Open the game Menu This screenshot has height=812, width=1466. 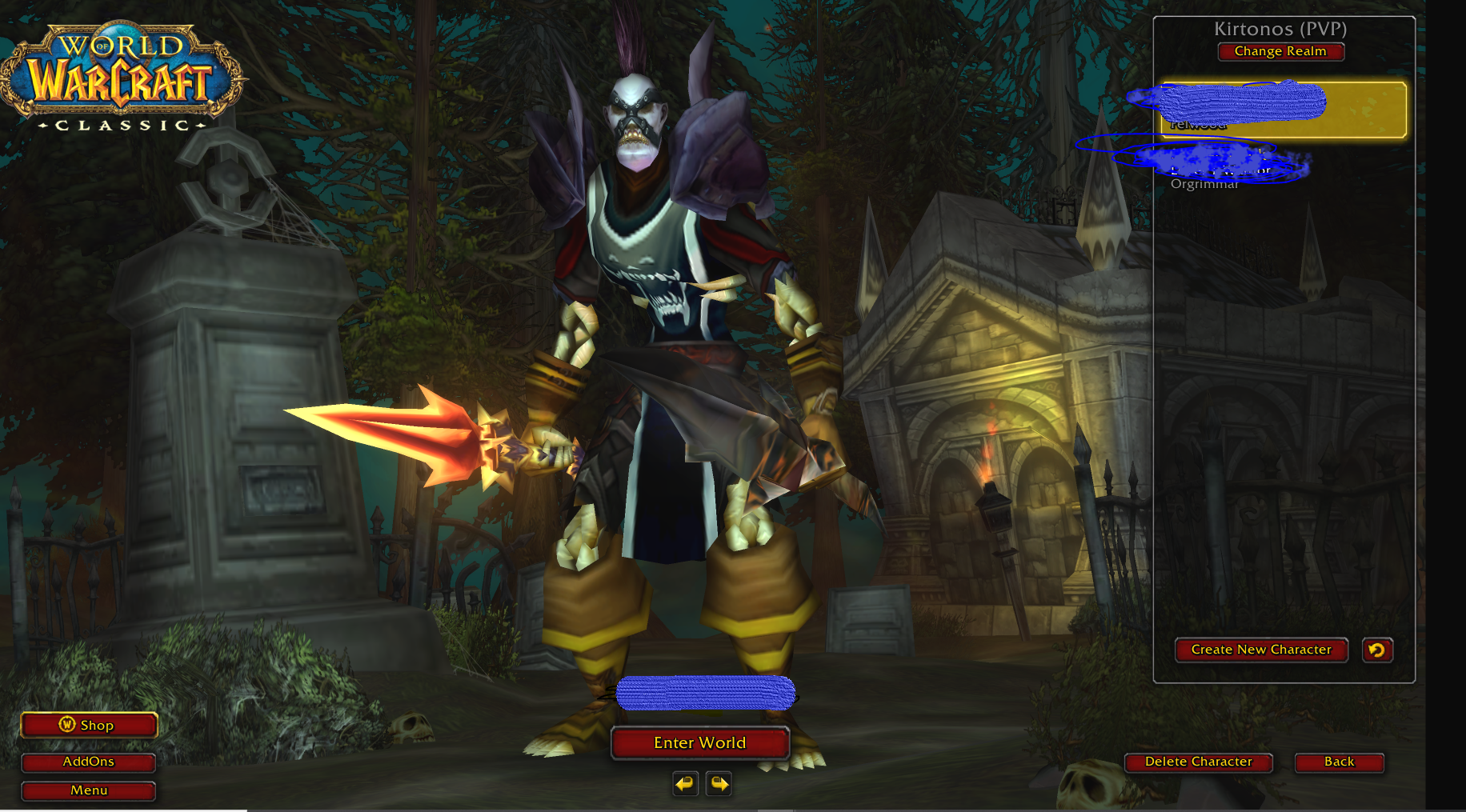point(88,791)
